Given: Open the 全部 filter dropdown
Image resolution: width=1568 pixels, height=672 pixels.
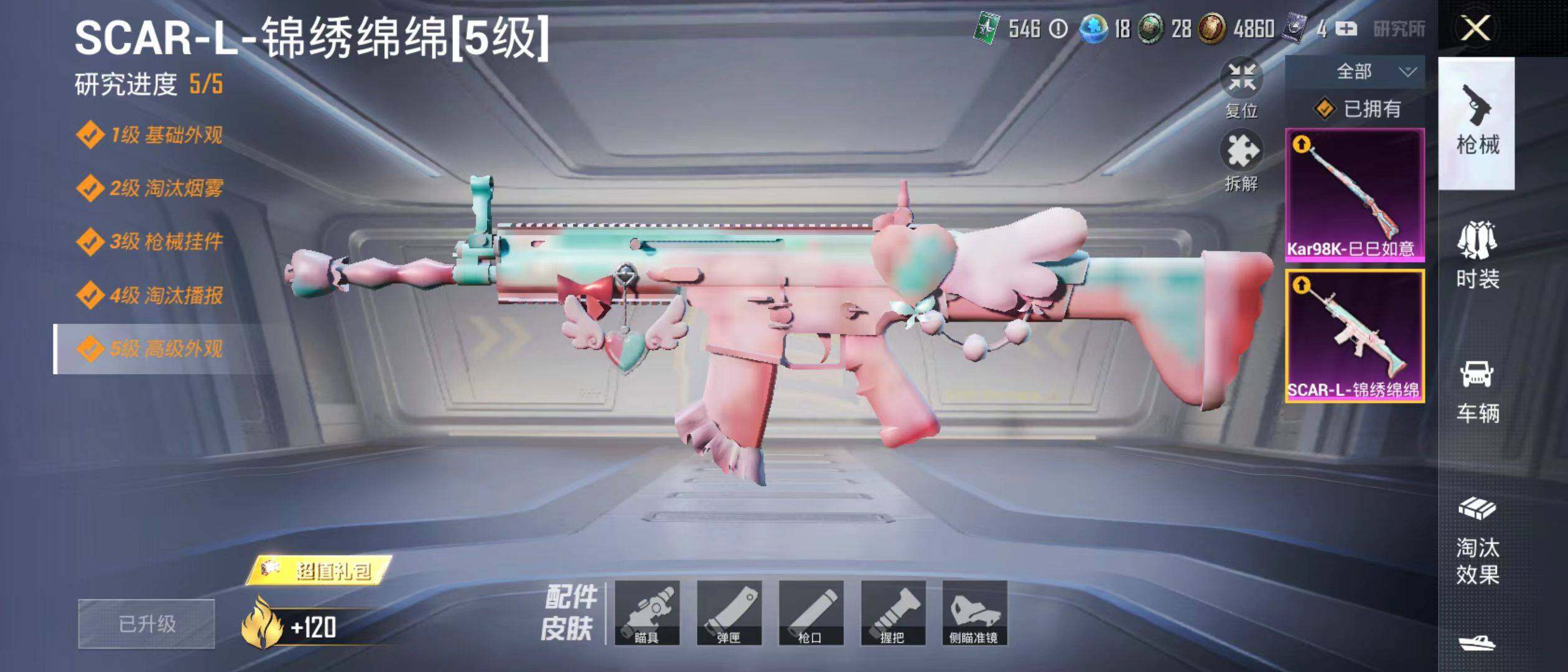Looking at the screenshot, I should coord(1355,72).
